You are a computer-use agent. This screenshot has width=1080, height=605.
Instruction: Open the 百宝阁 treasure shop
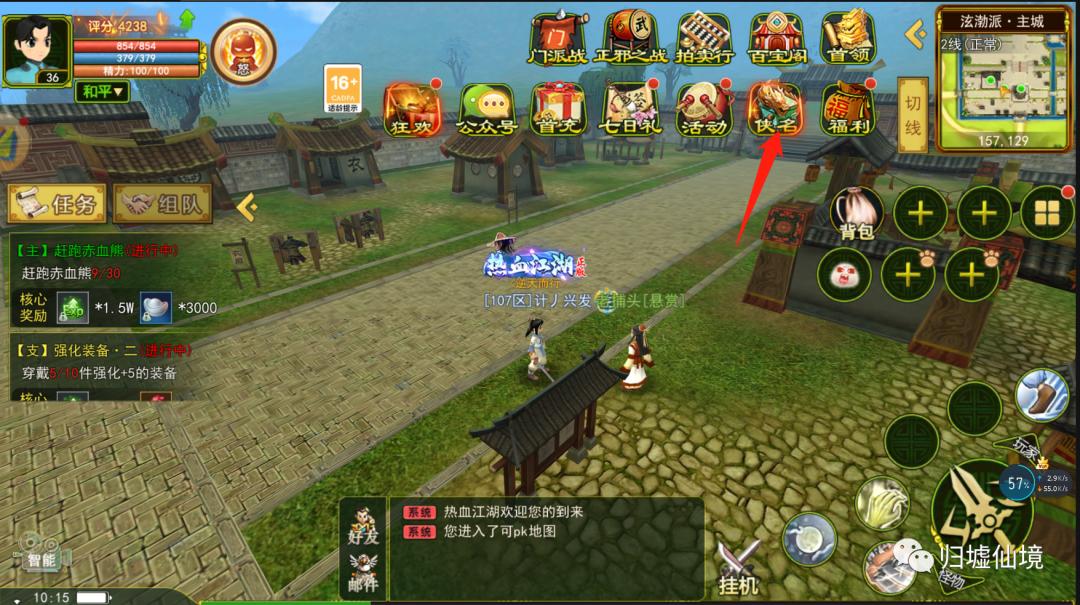(x=776, y=38)
